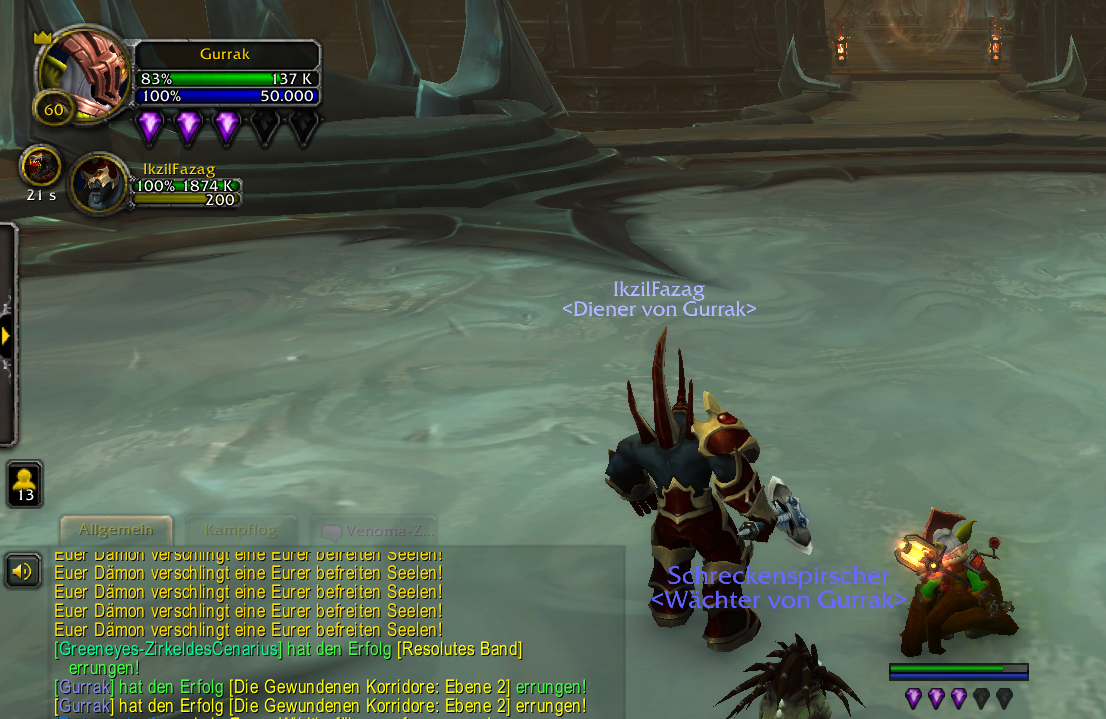Click the Greeneyes-ZirkeldesCenarius player name in chat
The height and width of the screenshot is (719, 1106).
(x=168, y=649)
